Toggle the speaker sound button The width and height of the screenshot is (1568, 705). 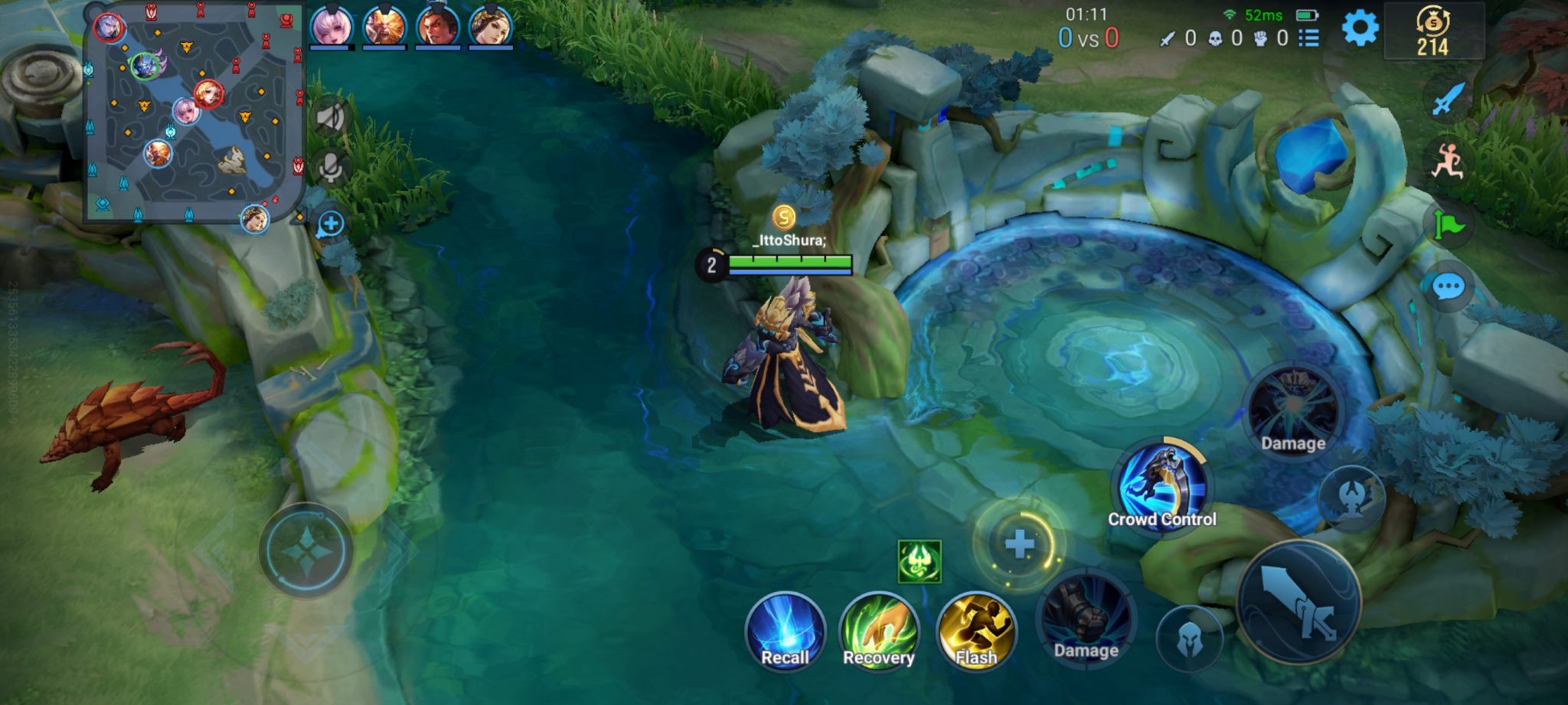[331, 117]
